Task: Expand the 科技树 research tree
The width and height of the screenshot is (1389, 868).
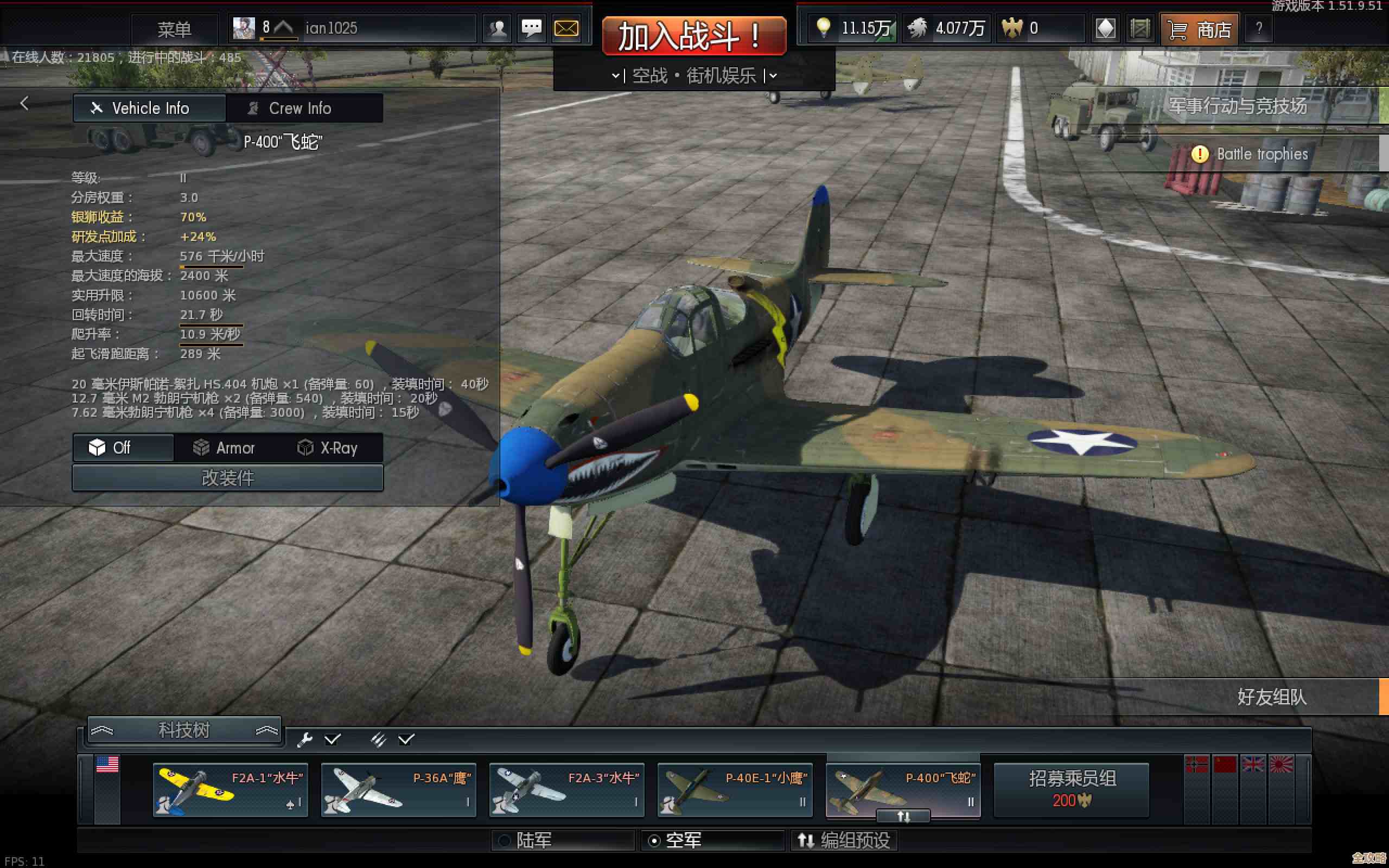Action: coord(184,730)
